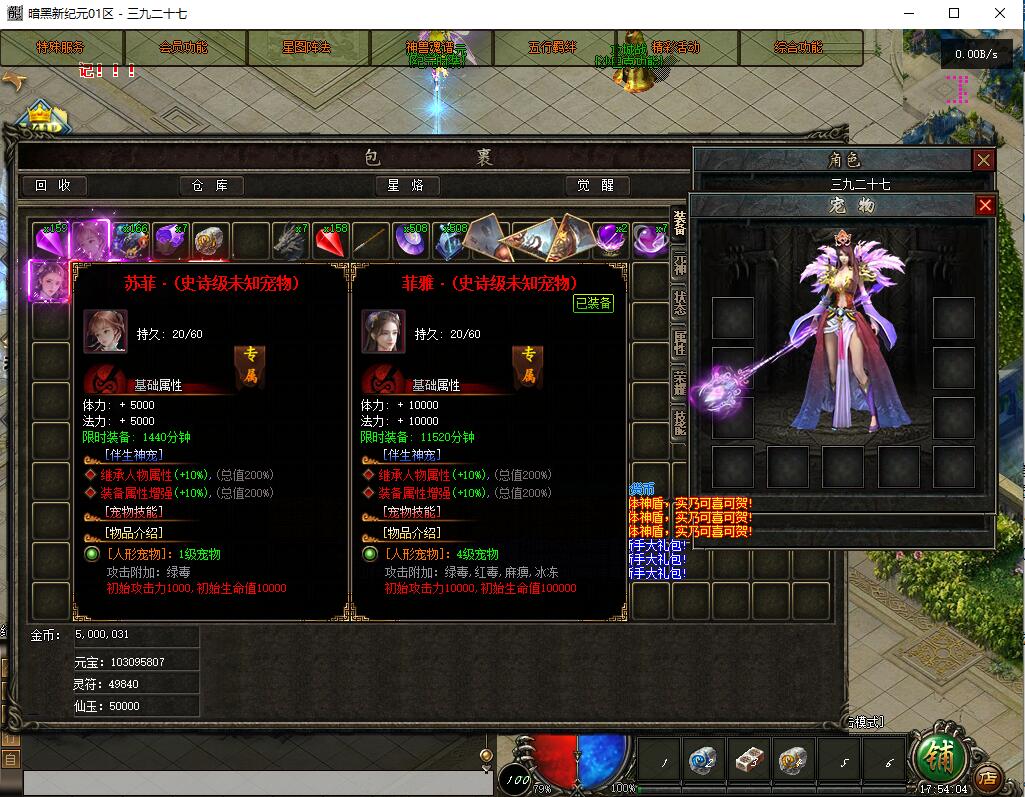Open the 五行羁绊 menu

click(x=553, y=47)
